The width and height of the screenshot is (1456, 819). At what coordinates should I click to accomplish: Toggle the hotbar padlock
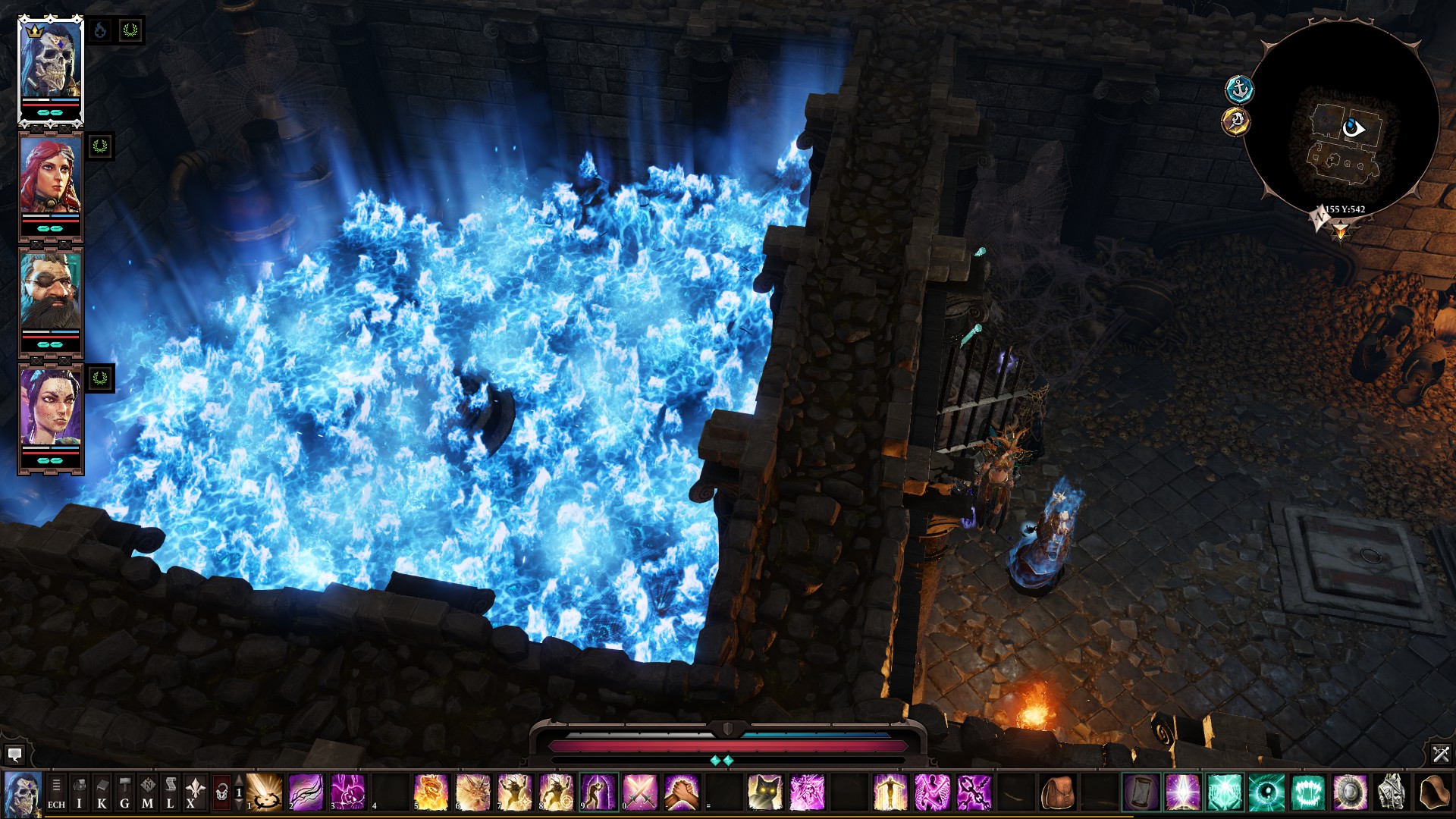[x=221, y=792]
